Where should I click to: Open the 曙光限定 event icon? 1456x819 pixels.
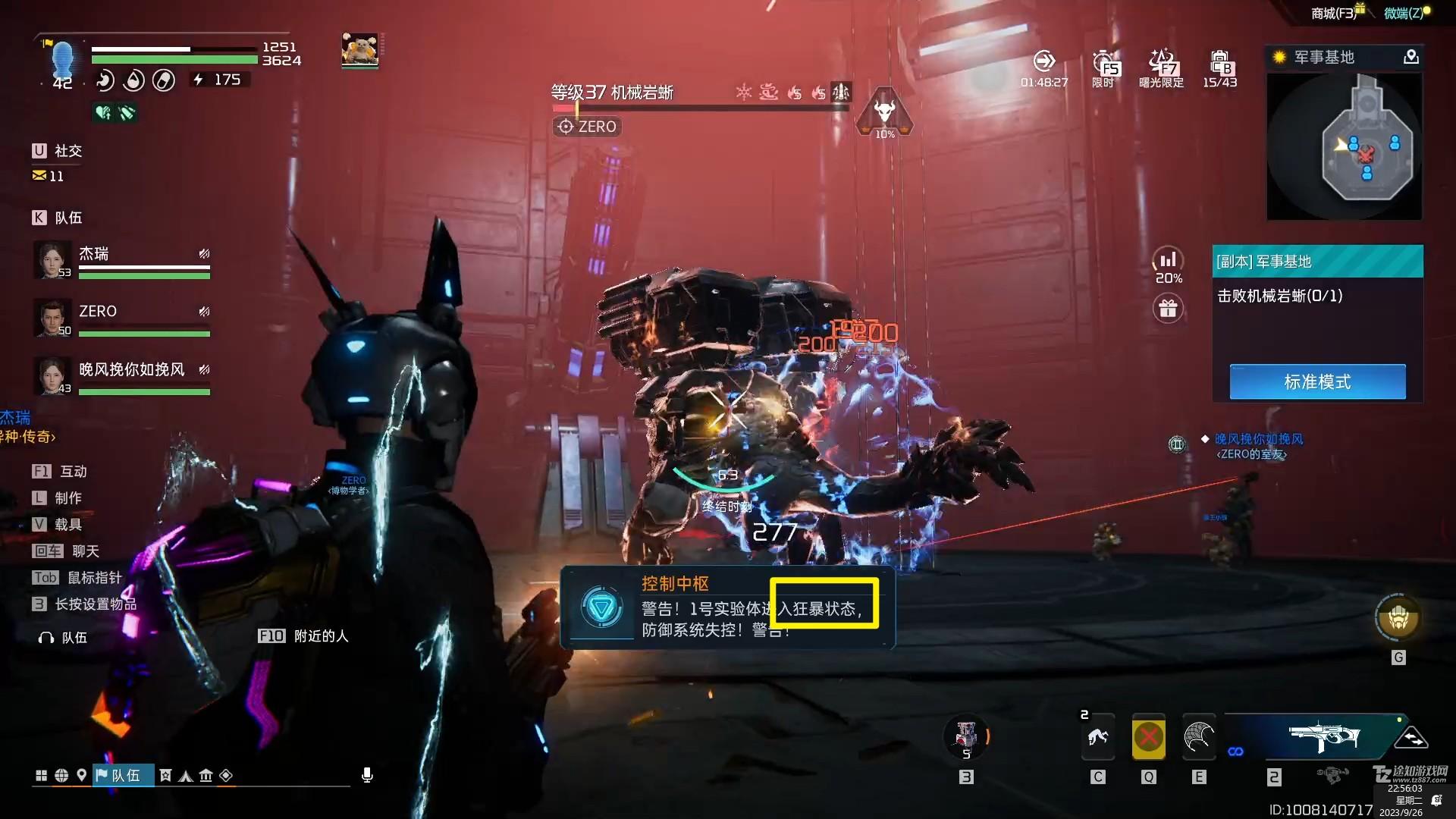(x=1161, y=67)
